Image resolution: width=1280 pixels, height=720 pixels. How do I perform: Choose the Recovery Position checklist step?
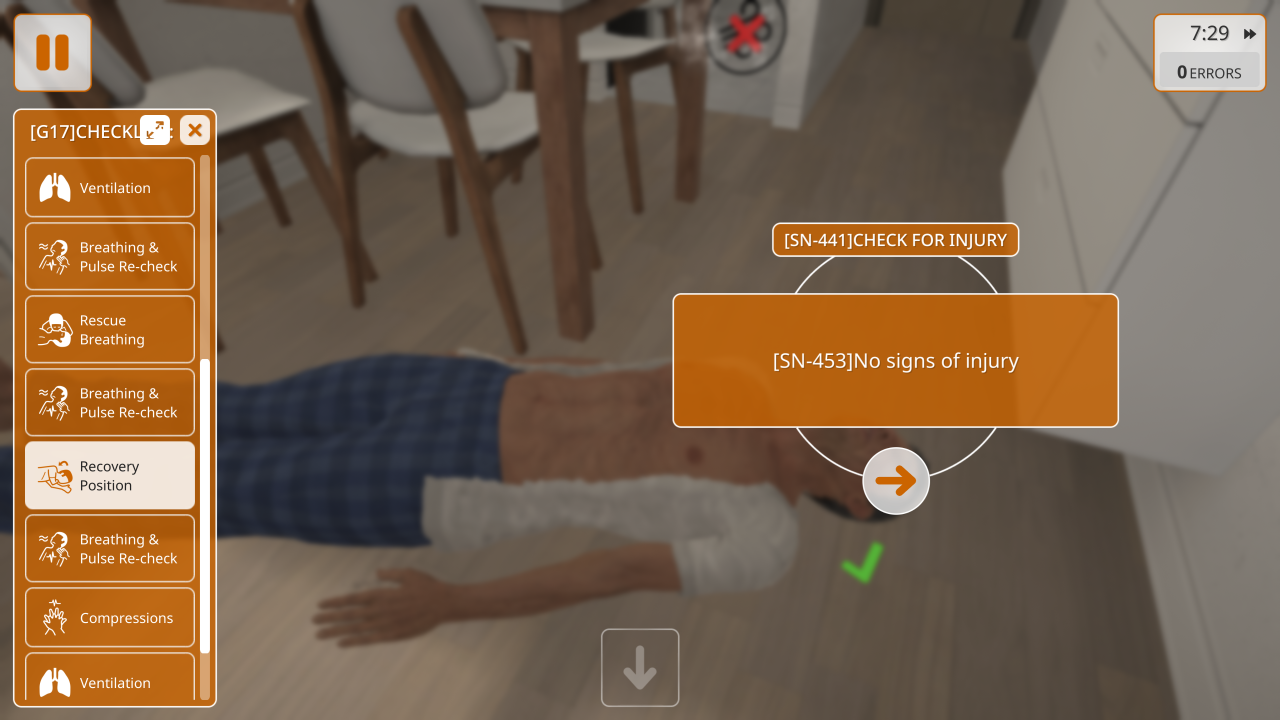click(x=110, y=476)
